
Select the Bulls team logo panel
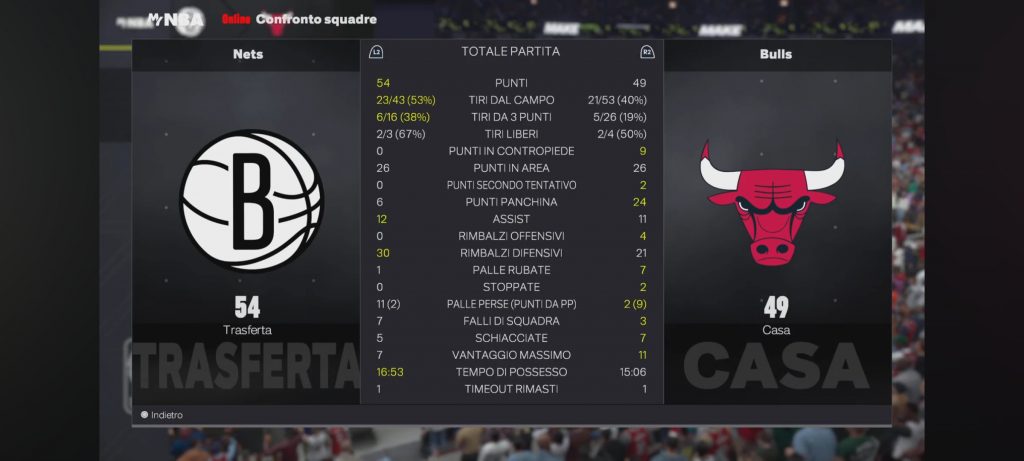click(x=775, y=200)
